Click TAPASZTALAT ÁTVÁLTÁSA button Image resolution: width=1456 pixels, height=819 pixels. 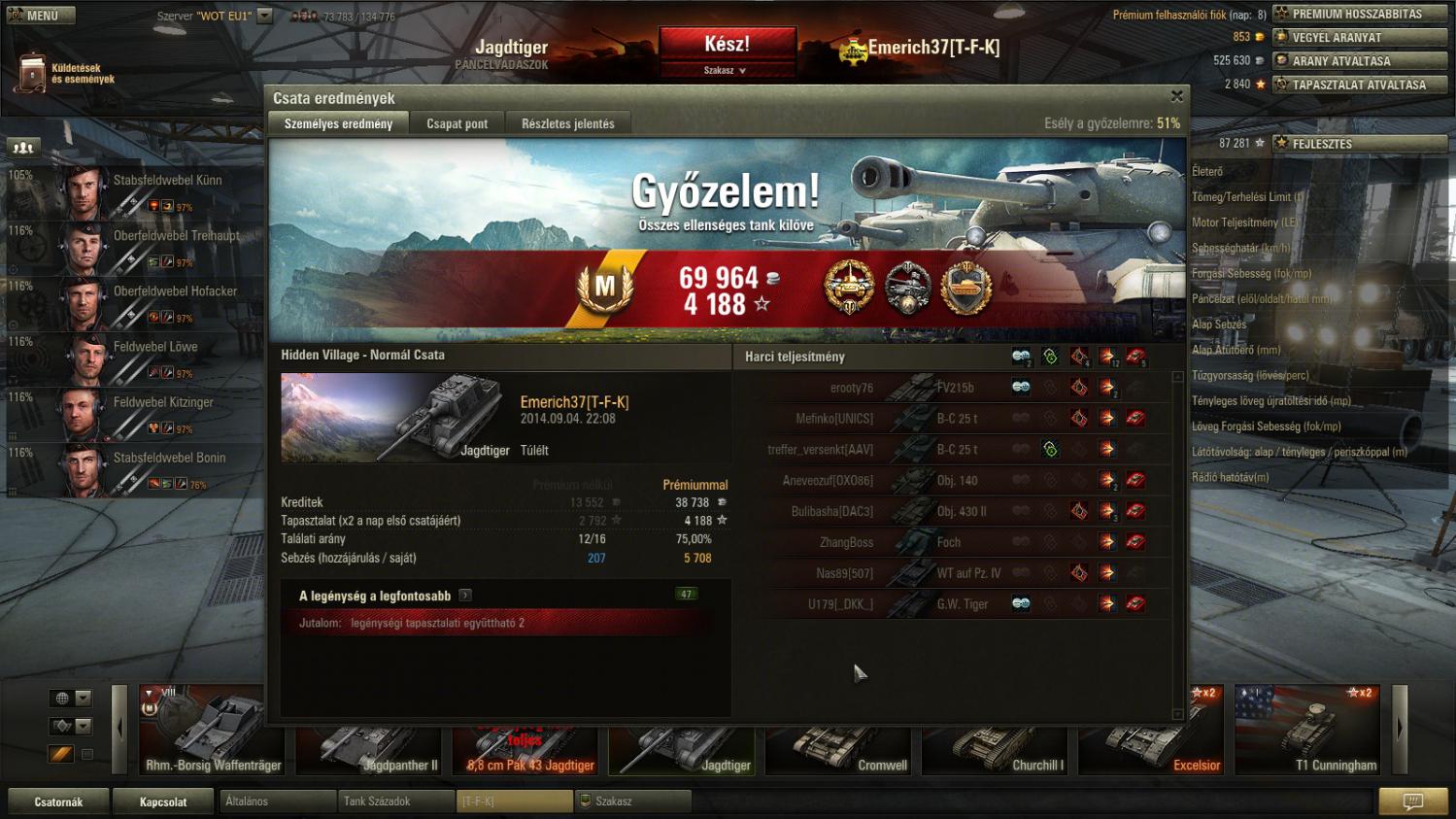click(1359, 85)
